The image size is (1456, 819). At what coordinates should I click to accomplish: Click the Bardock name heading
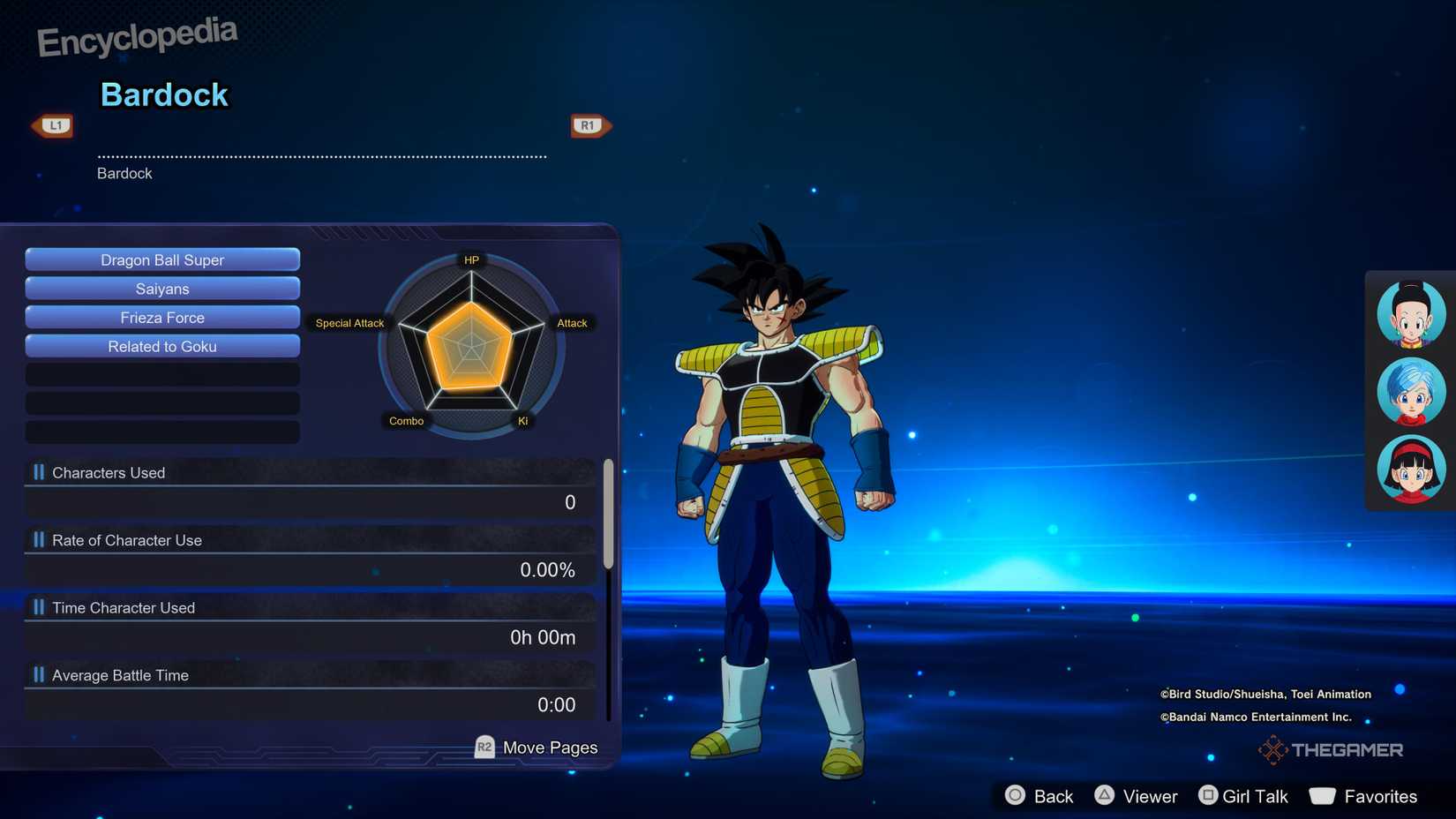[x=164, y=94]
